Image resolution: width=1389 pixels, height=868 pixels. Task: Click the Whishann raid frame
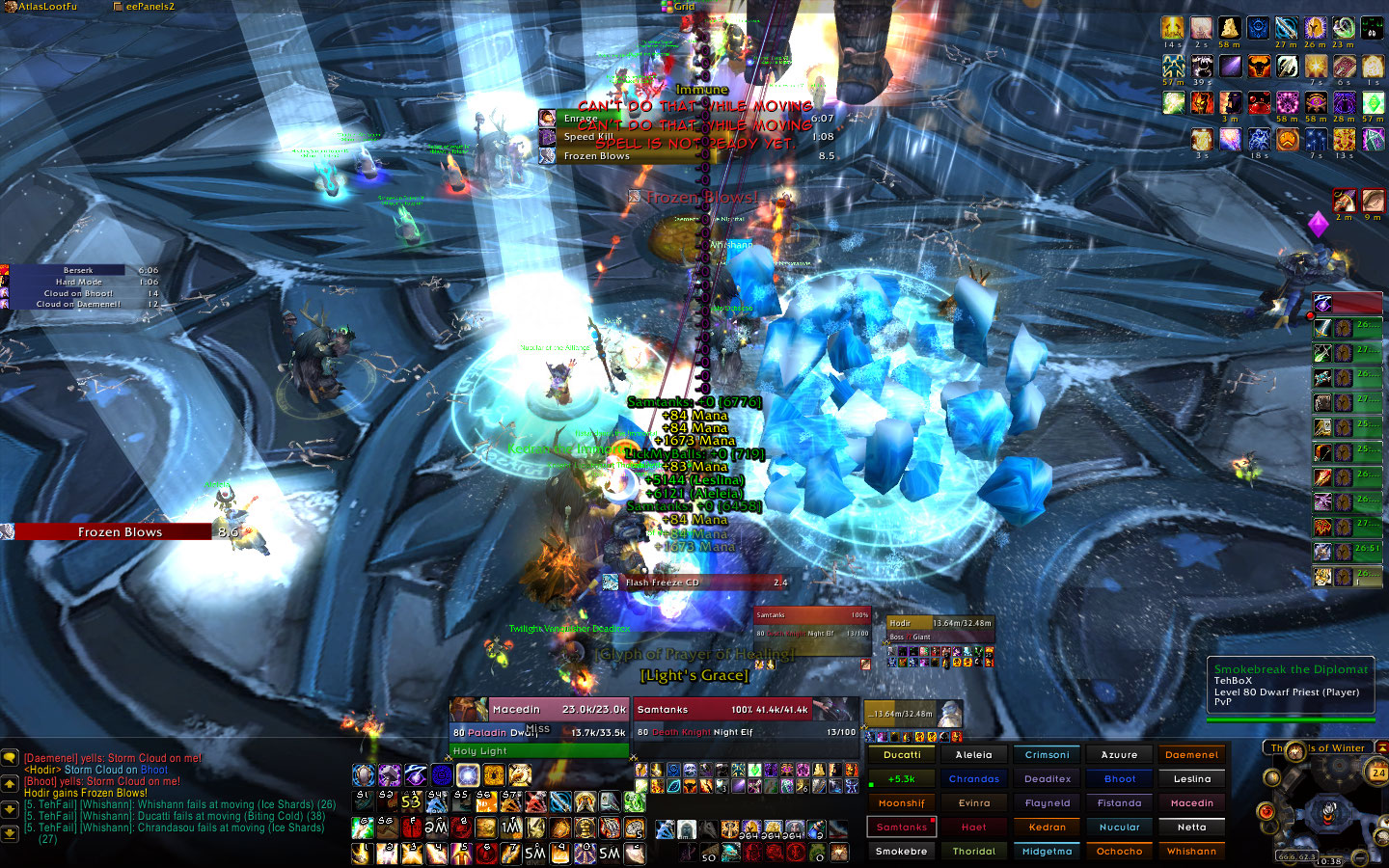click(x=1191, y=852)
